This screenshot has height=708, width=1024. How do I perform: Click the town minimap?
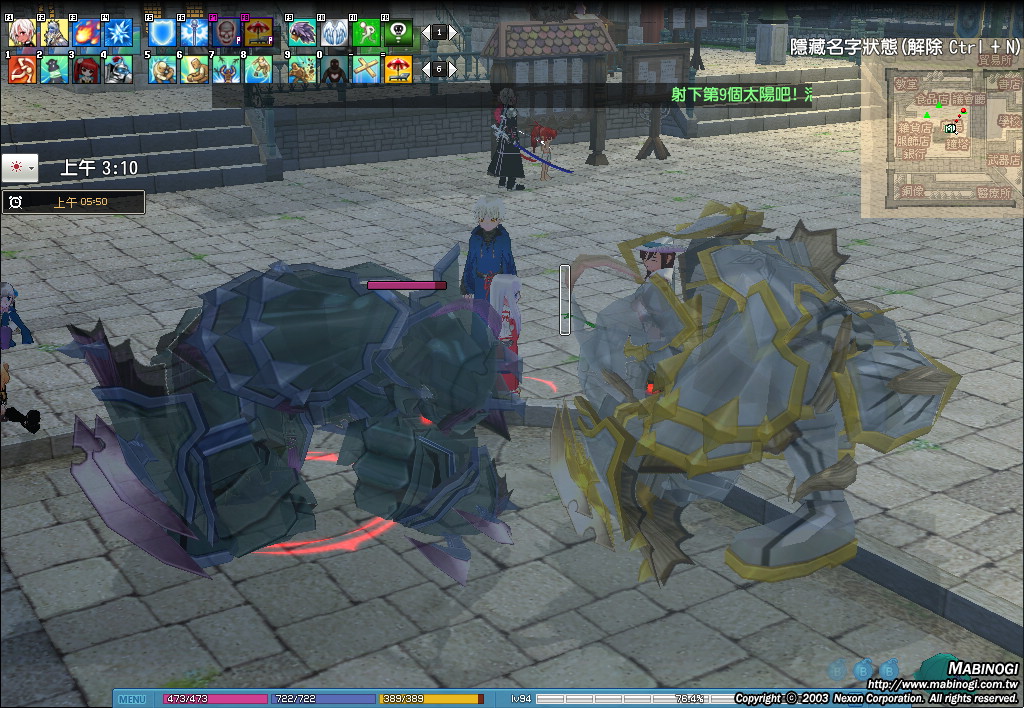(940, 138)
